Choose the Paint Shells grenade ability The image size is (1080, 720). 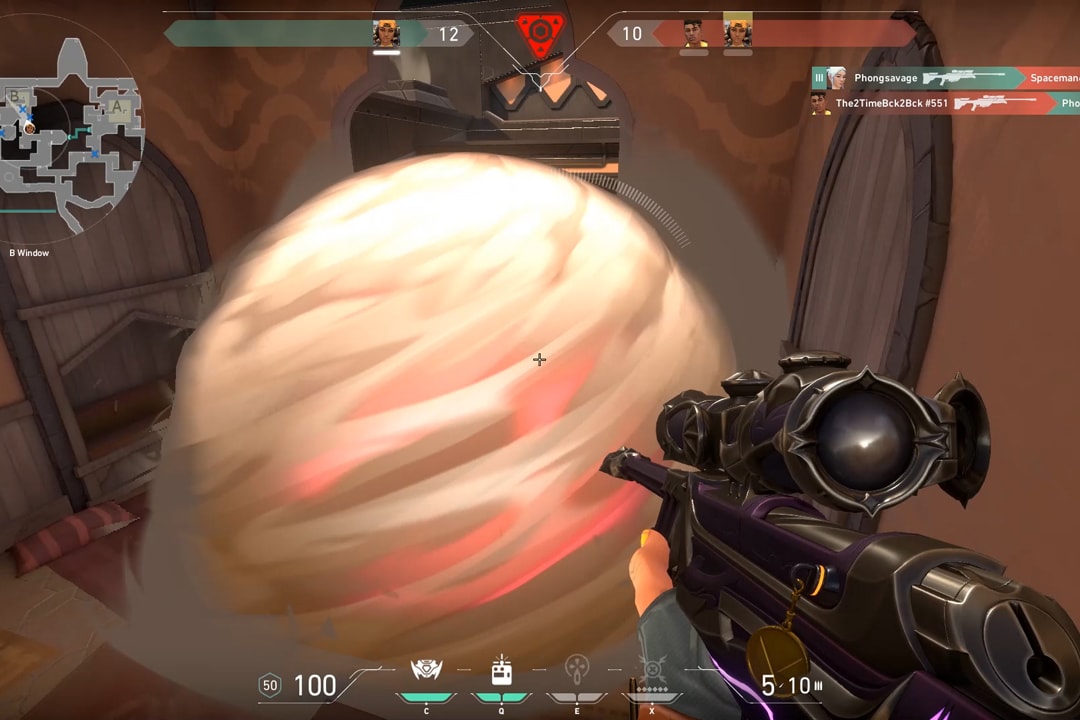(576, 670)
